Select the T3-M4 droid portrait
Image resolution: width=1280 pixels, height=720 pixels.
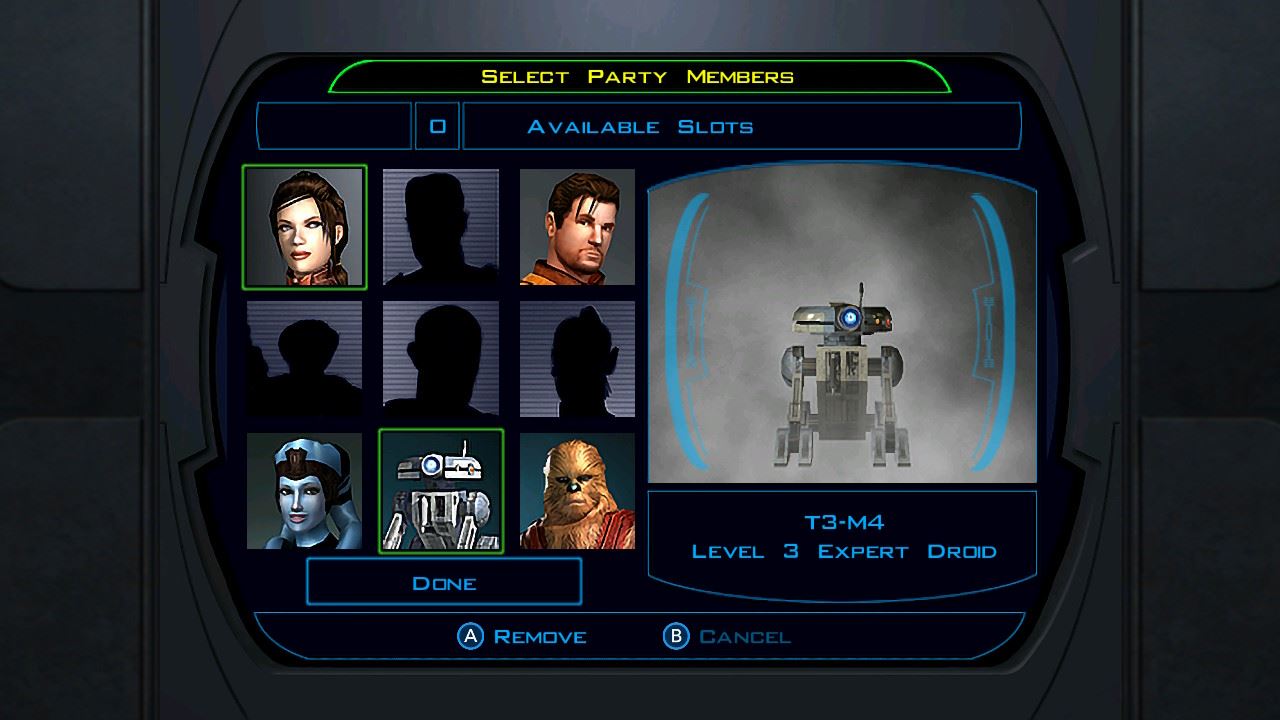coord(441,491)
